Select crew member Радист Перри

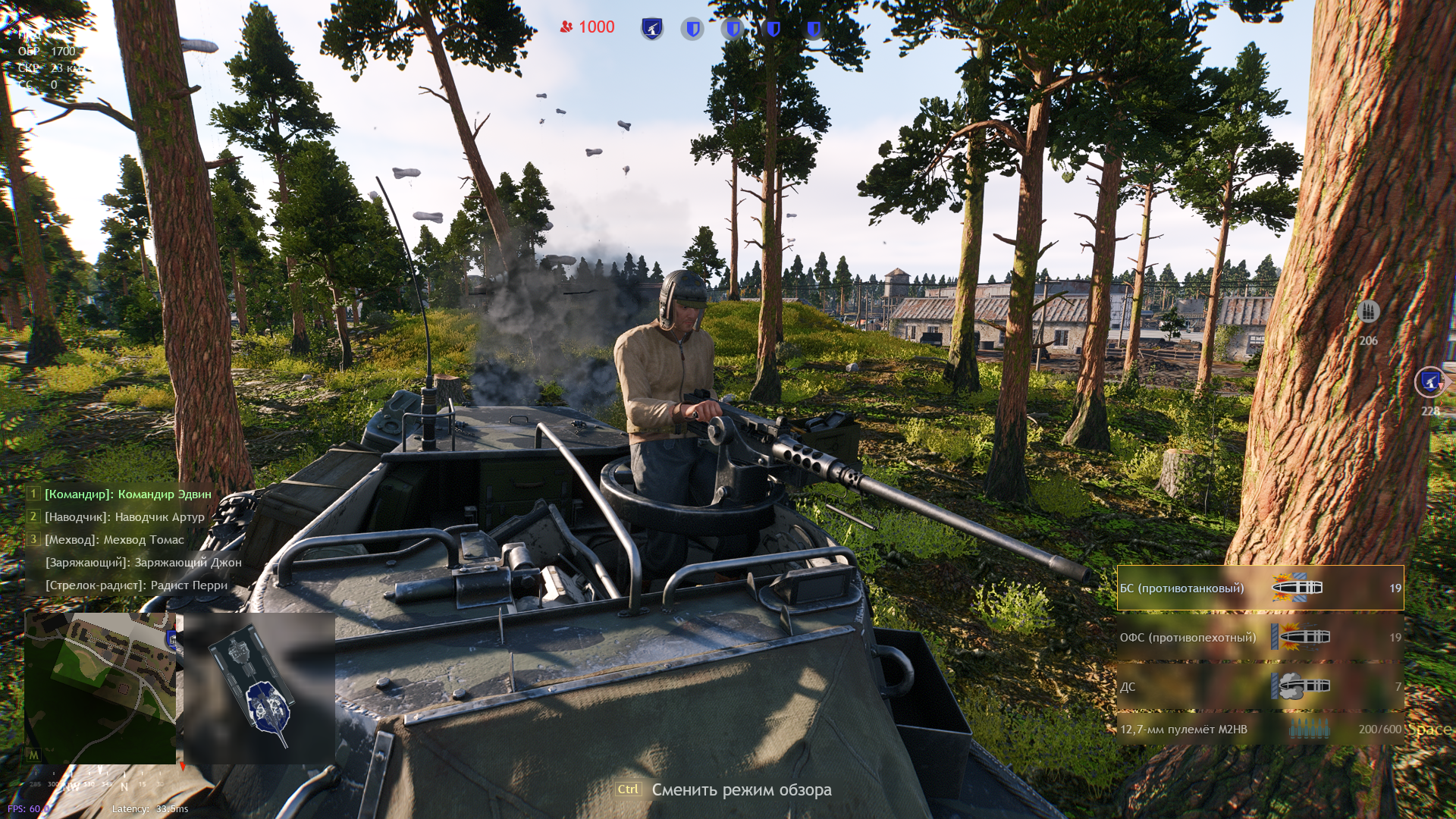coord(136,585)
